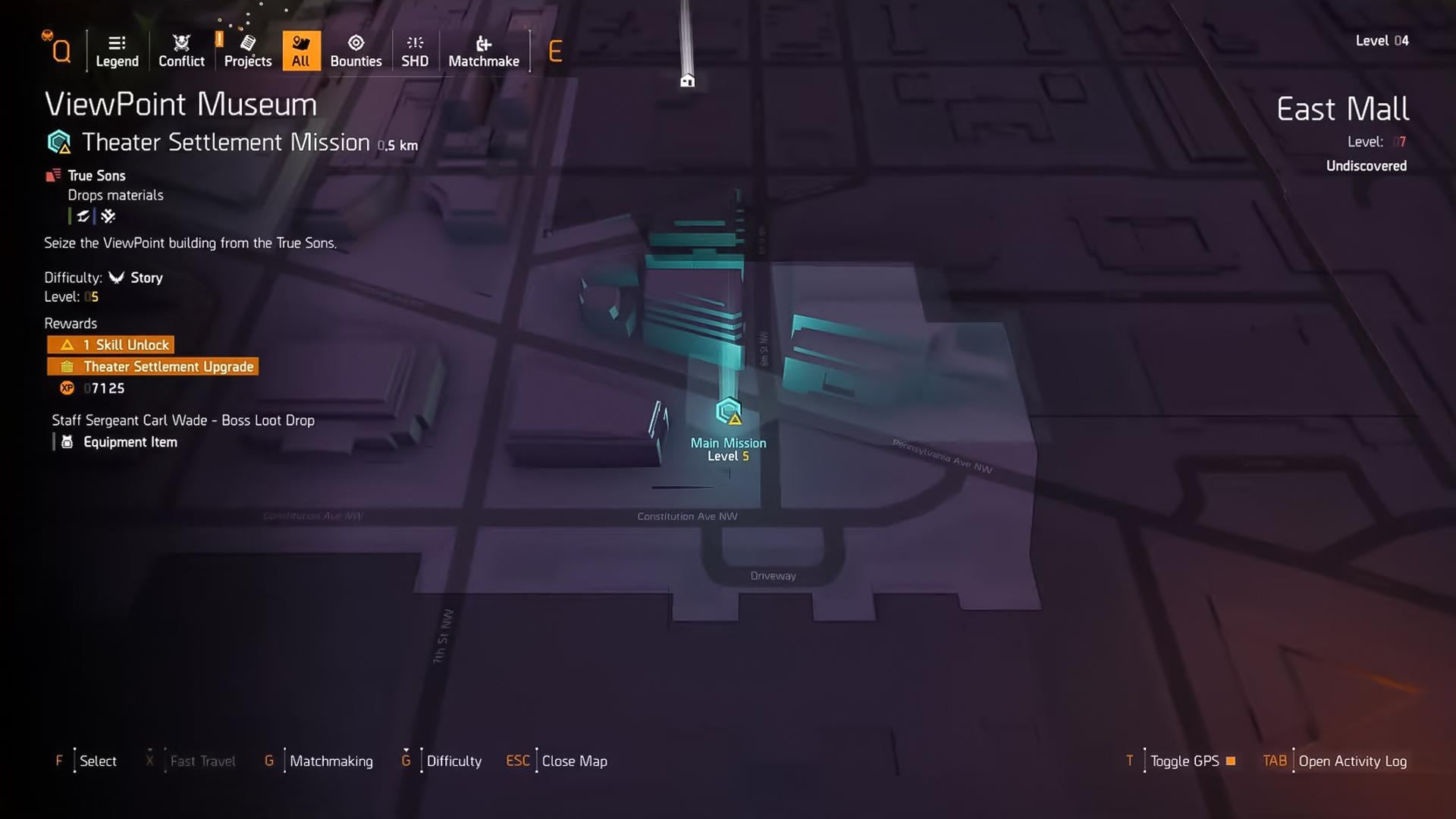
Task: Select the All map filter tab
Action: coord(301,52)
